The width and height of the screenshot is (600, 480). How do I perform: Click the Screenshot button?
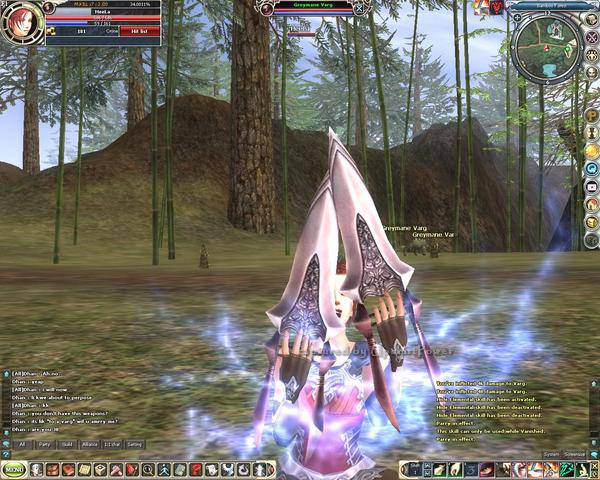point(578,454)
